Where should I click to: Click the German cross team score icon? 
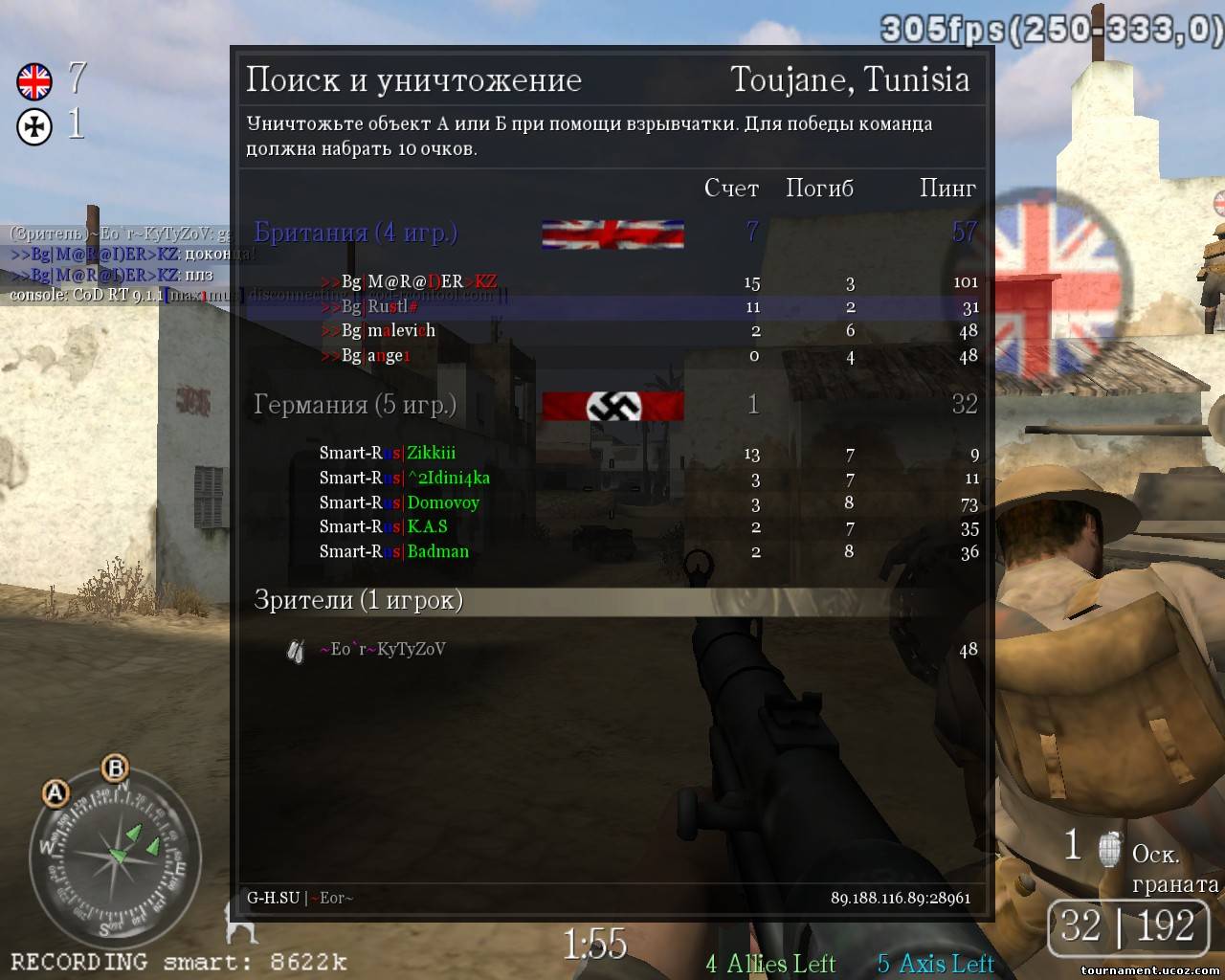coord(34,127)
